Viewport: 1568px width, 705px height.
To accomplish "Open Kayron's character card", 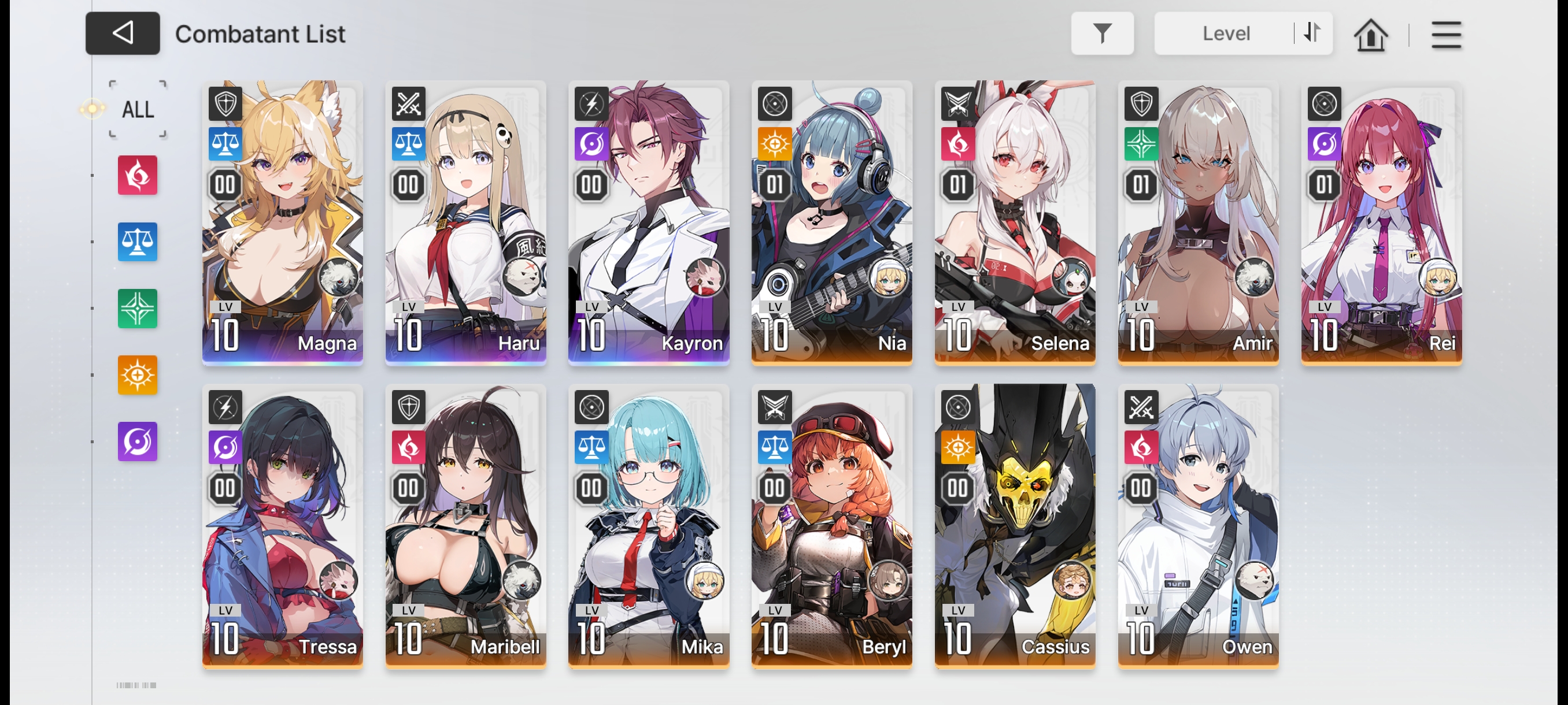I will [x=648, y=222].
